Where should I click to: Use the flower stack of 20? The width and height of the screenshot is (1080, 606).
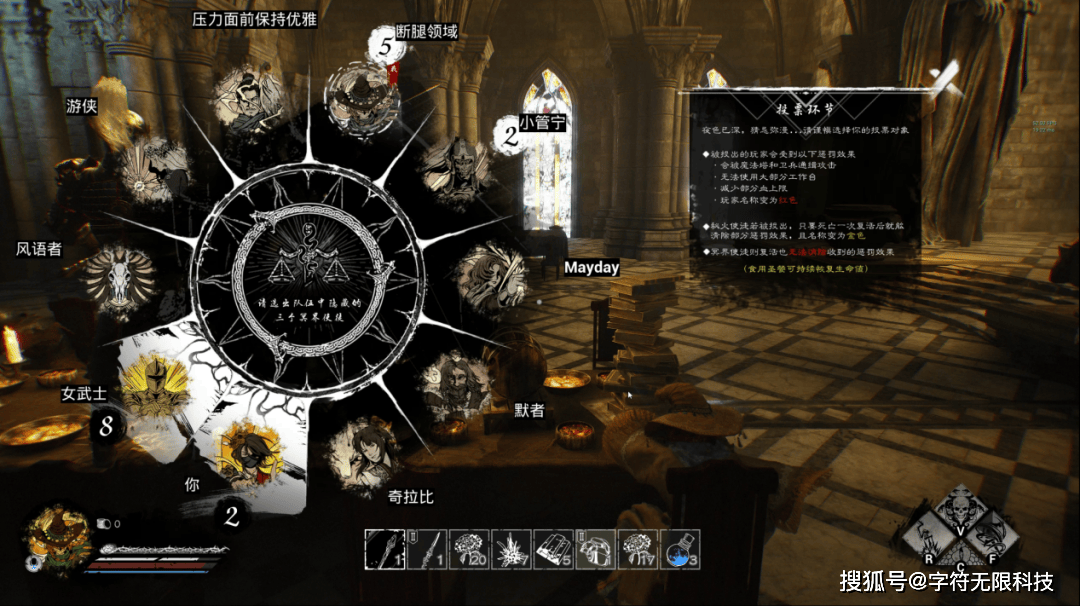[x=469, y=549]
